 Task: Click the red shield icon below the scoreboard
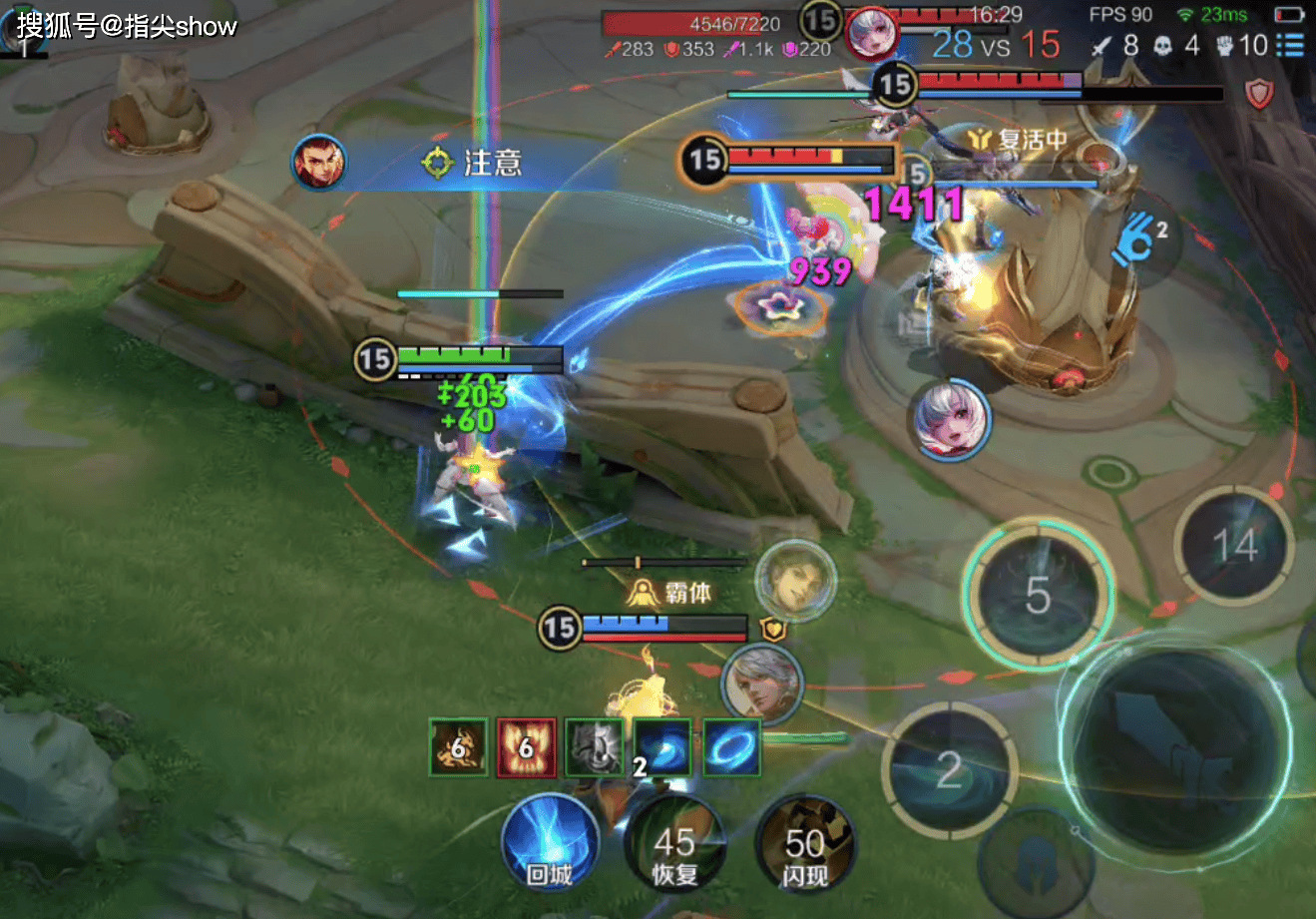(1260, 95)
